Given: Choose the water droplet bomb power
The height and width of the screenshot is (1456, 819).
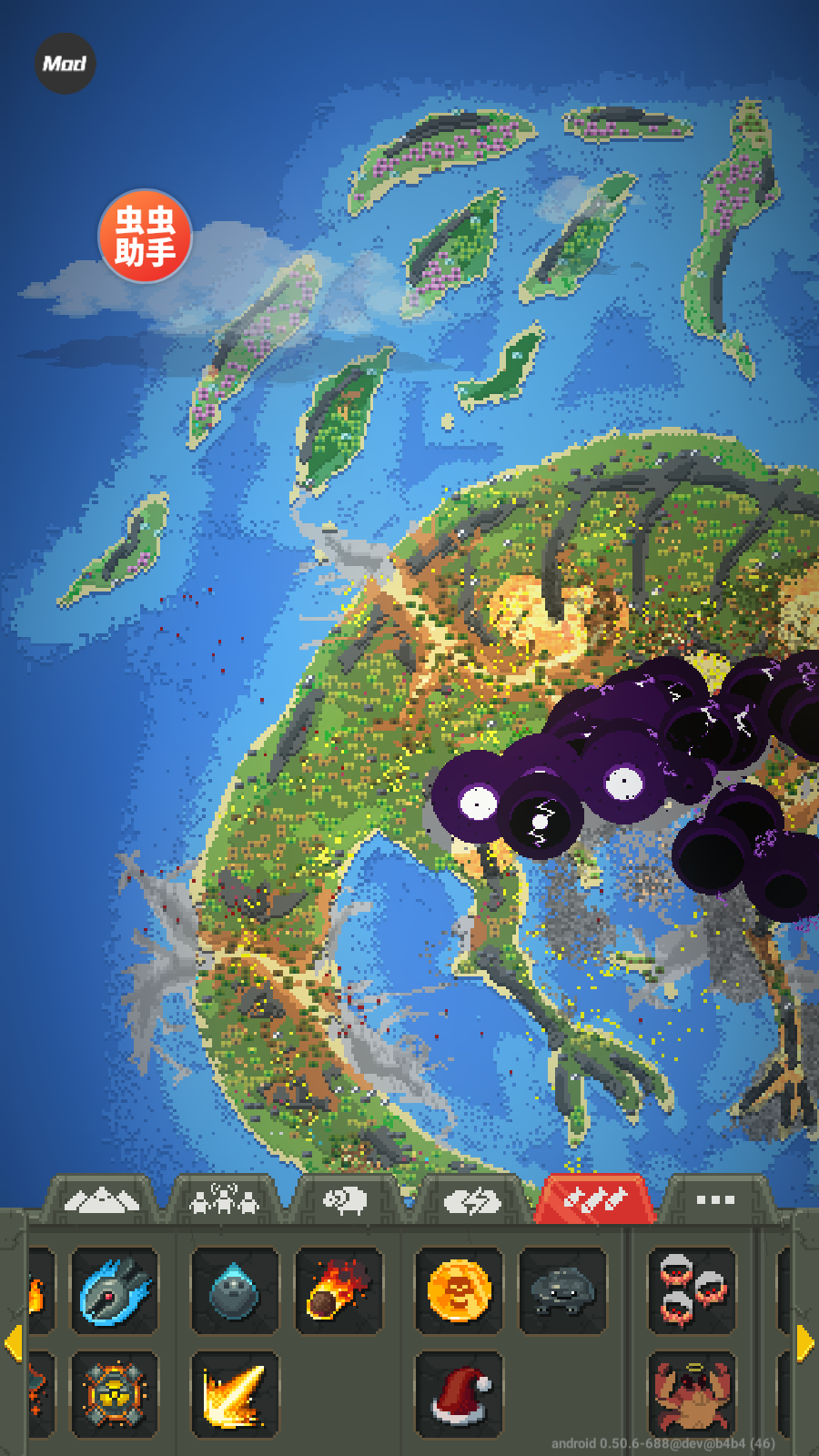Looking at the screenshot, I should [x=234, y=1290].
